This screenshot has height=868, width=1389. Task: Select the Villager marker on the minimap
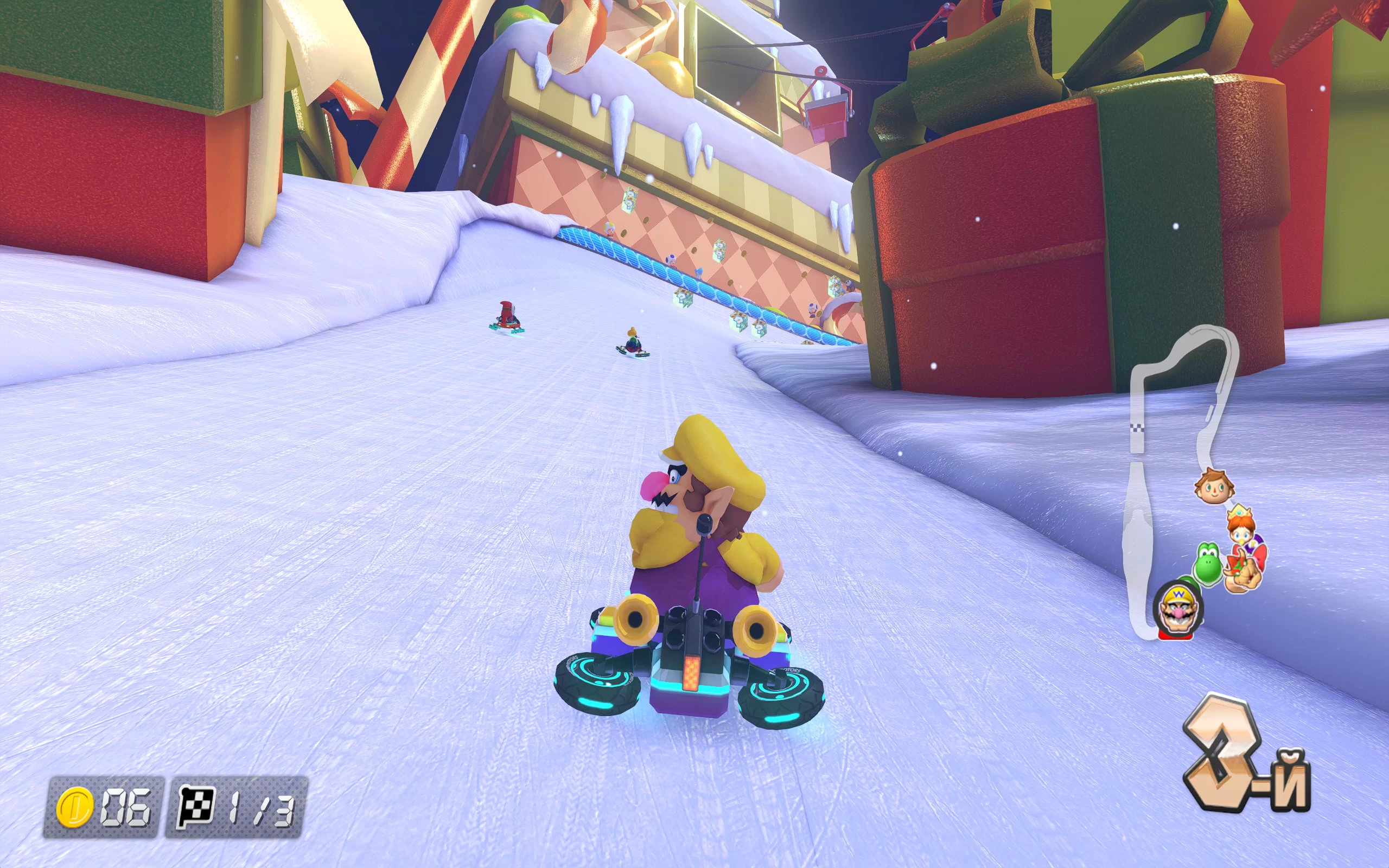pos(1213,487)
